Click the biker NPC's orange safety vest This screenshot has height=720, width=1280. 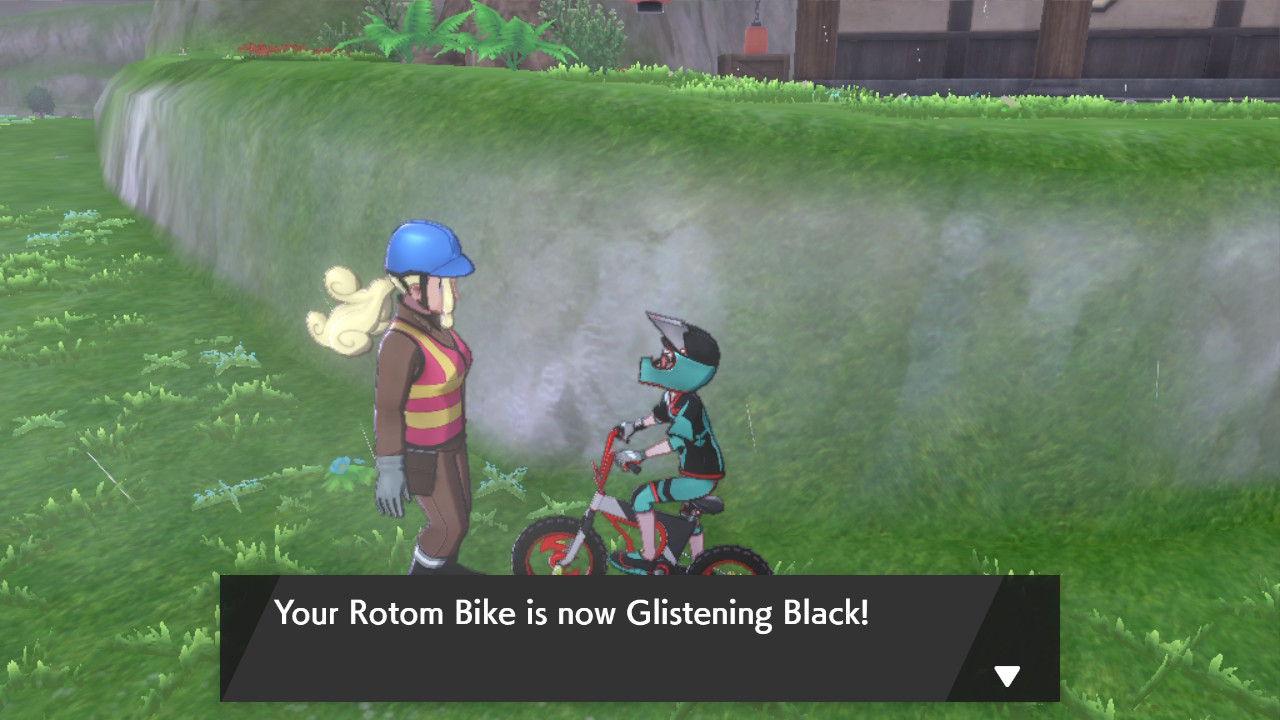tap(437, 400)
